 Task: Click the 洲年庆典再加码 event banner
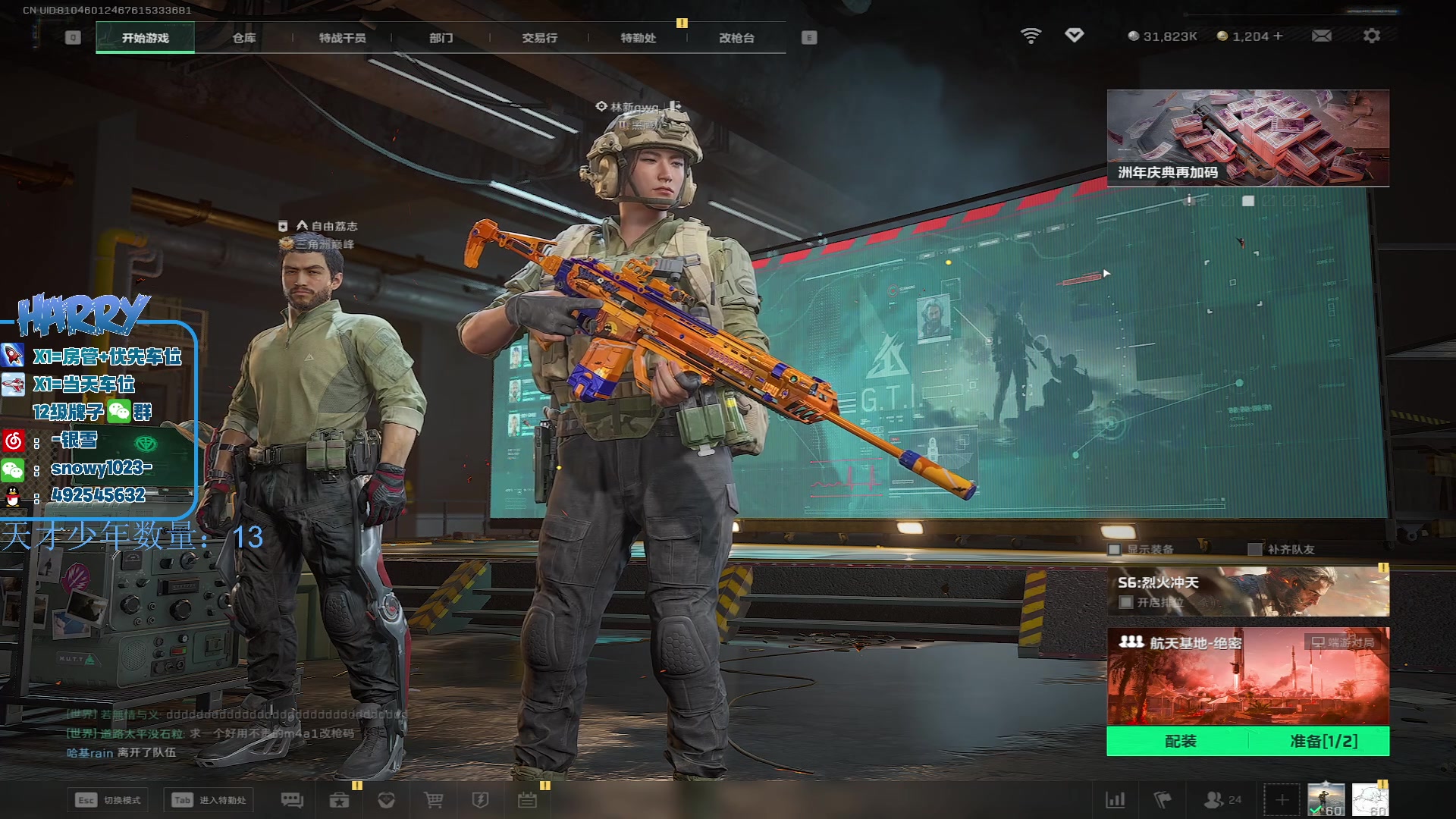tap(1247, 138)
